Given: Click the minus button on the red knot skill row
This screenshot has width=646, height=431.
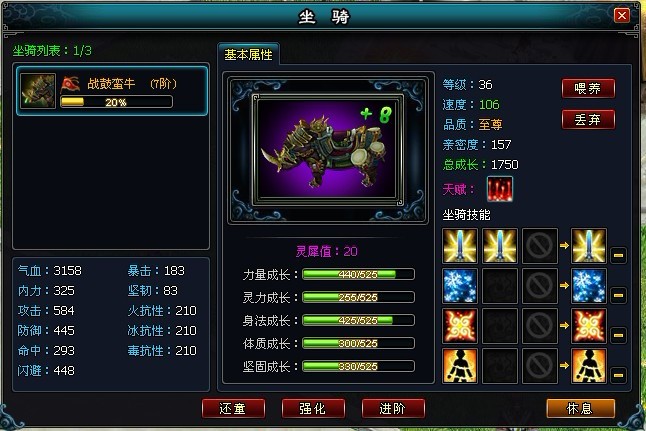Looking at the screenshot, I should coord(618,335).
